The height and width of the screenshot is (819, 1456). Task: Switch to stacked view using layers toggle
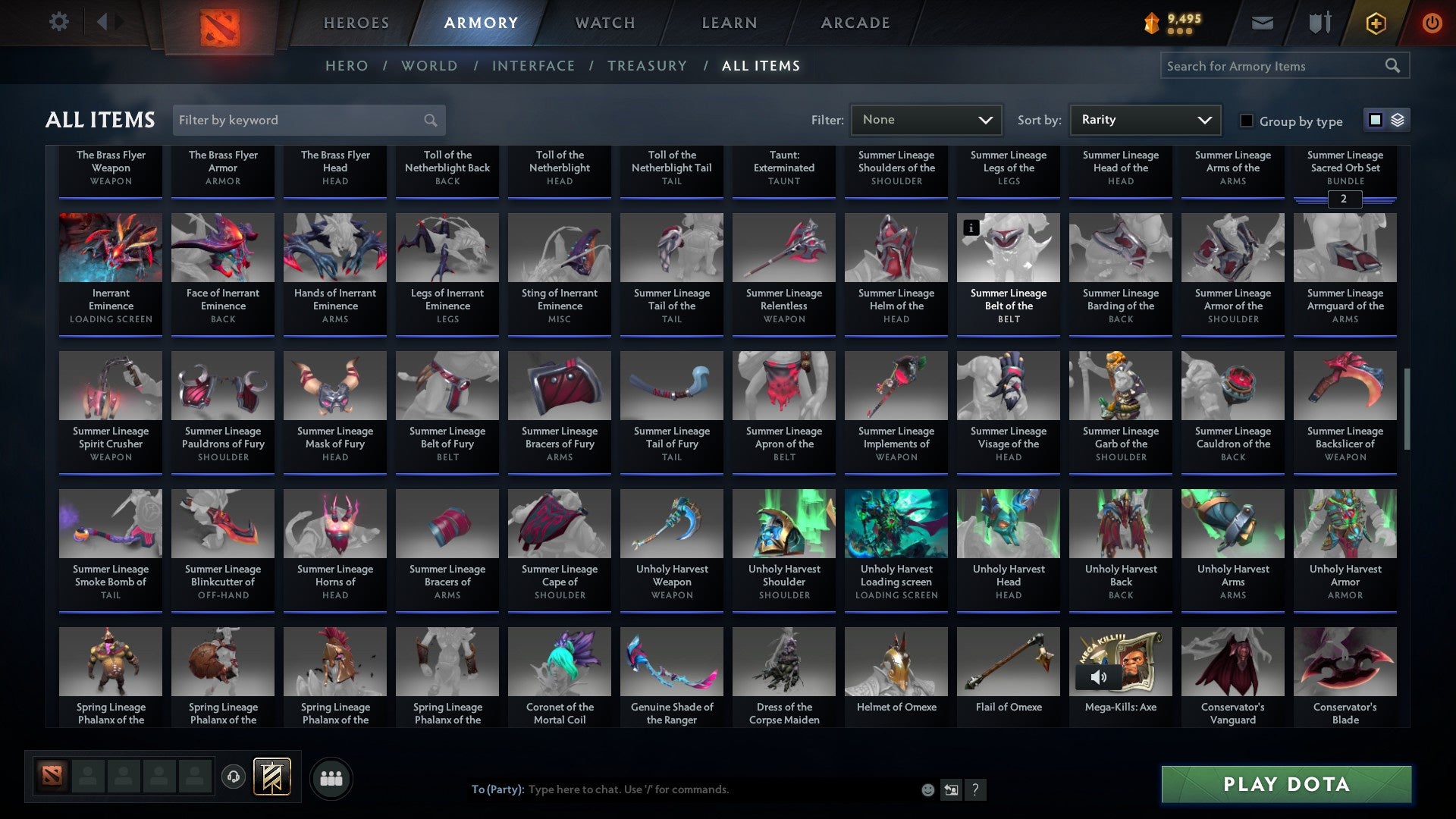(x=1398, y=120)
